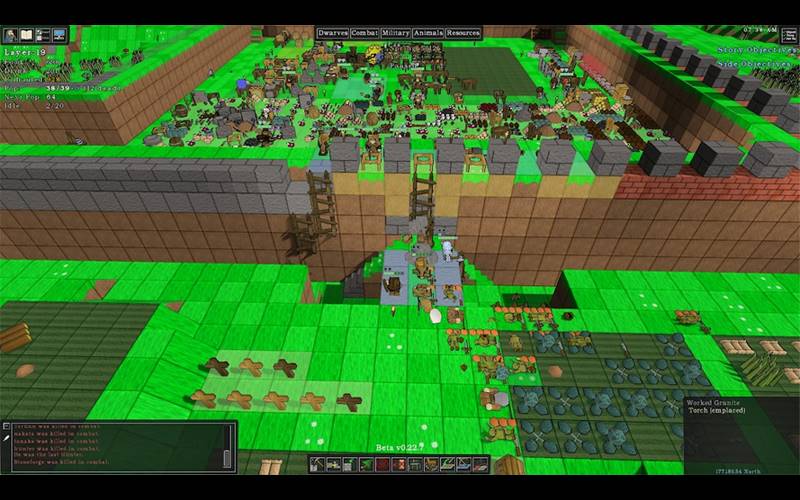Open the book icon in top-left menu
800x500 pixels.
coord(27,35)
